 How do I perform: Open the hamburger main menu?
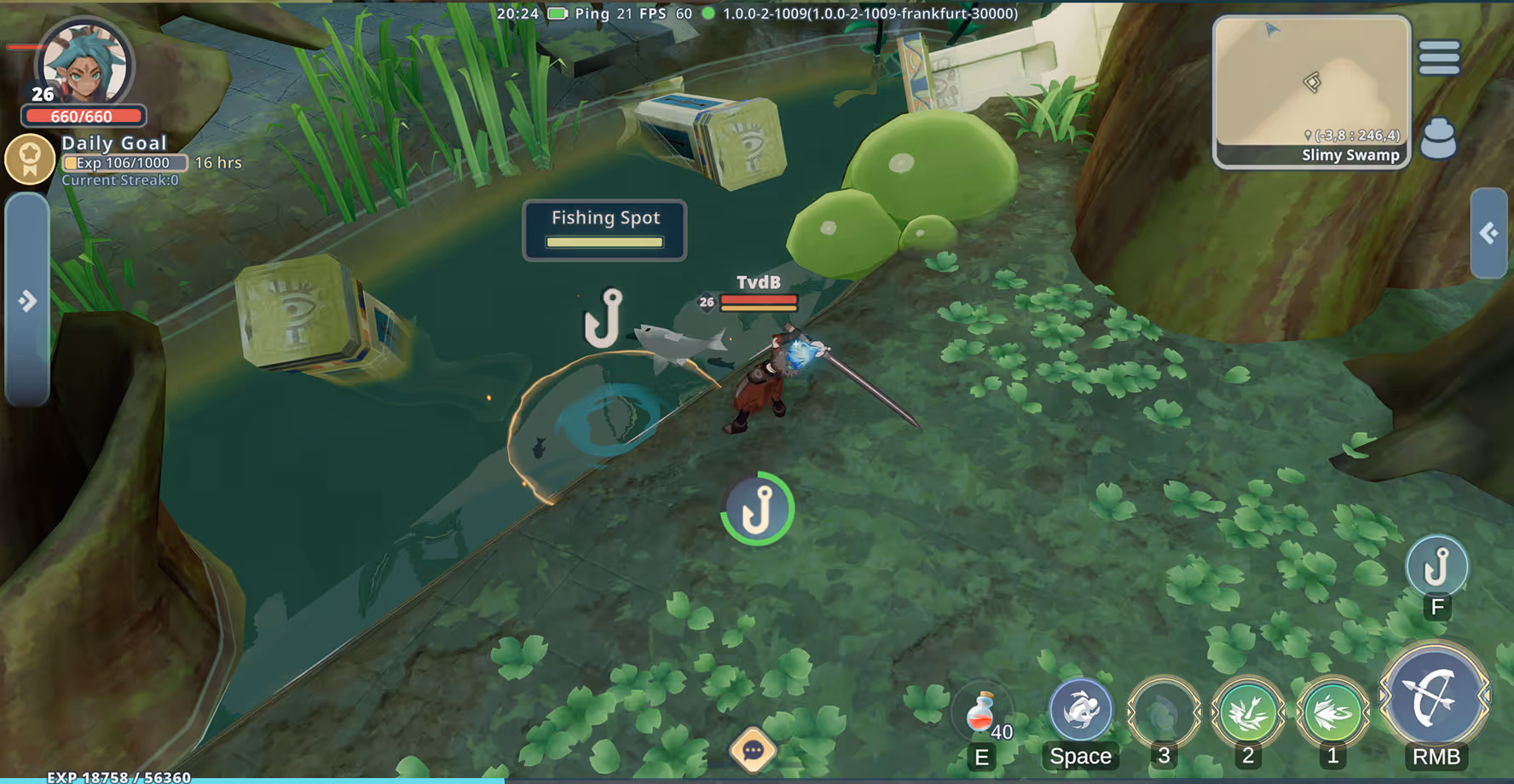pyautogui.click(x=1439, y=58)
